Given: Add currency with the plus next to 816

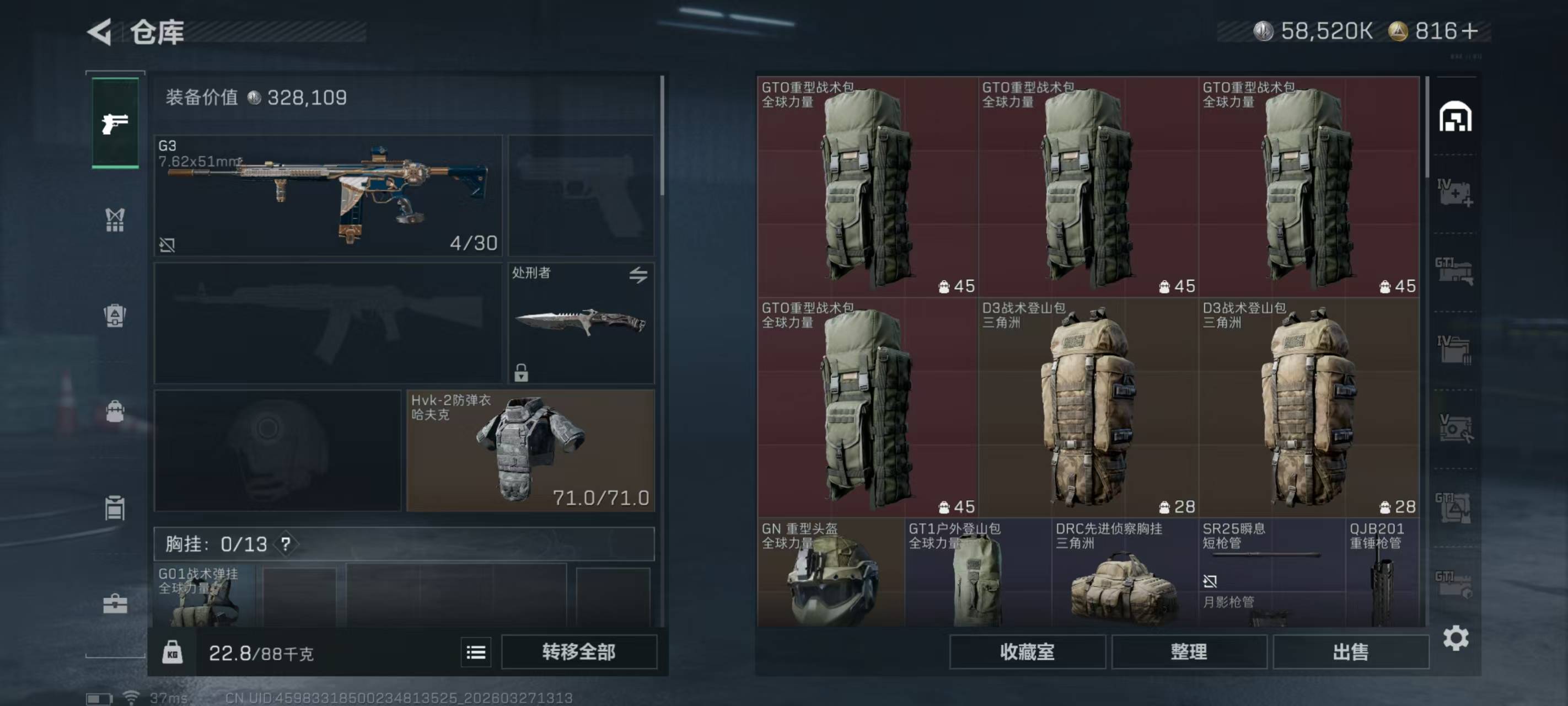Looking at the screenshot, I should tap(1469, 31).
